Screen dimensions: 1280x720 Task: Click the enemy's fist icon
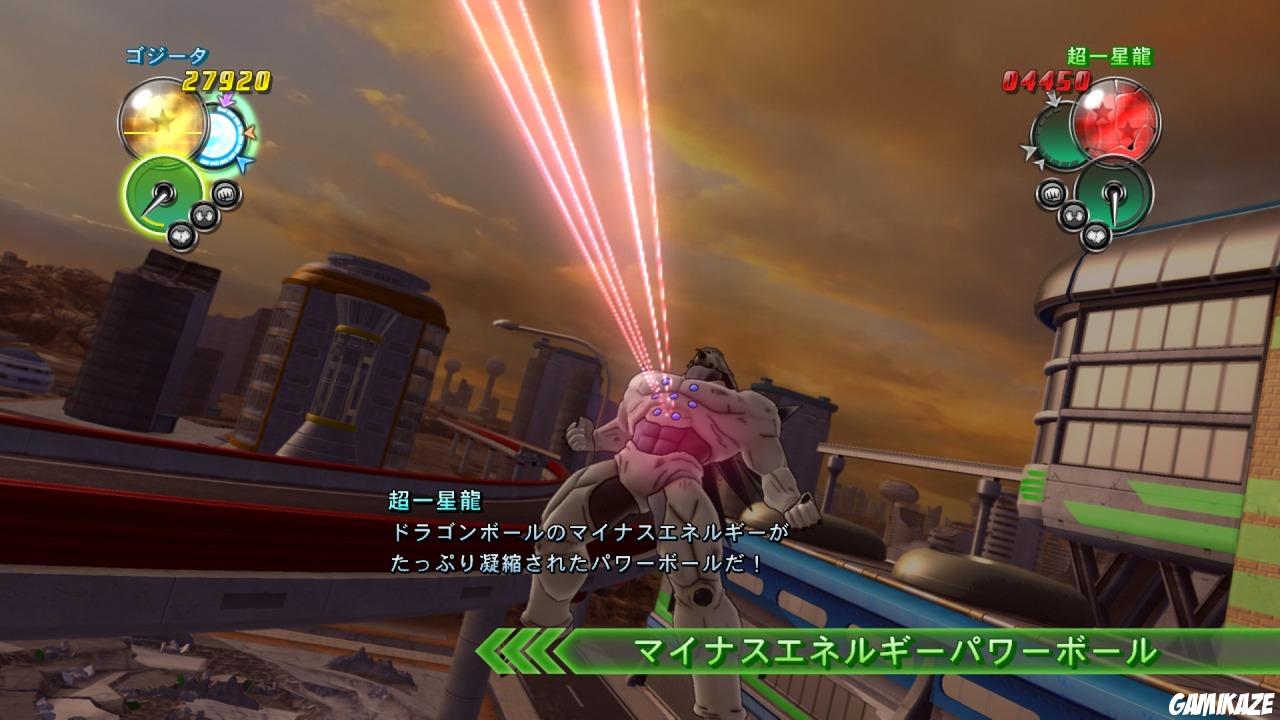[1052, 193]
